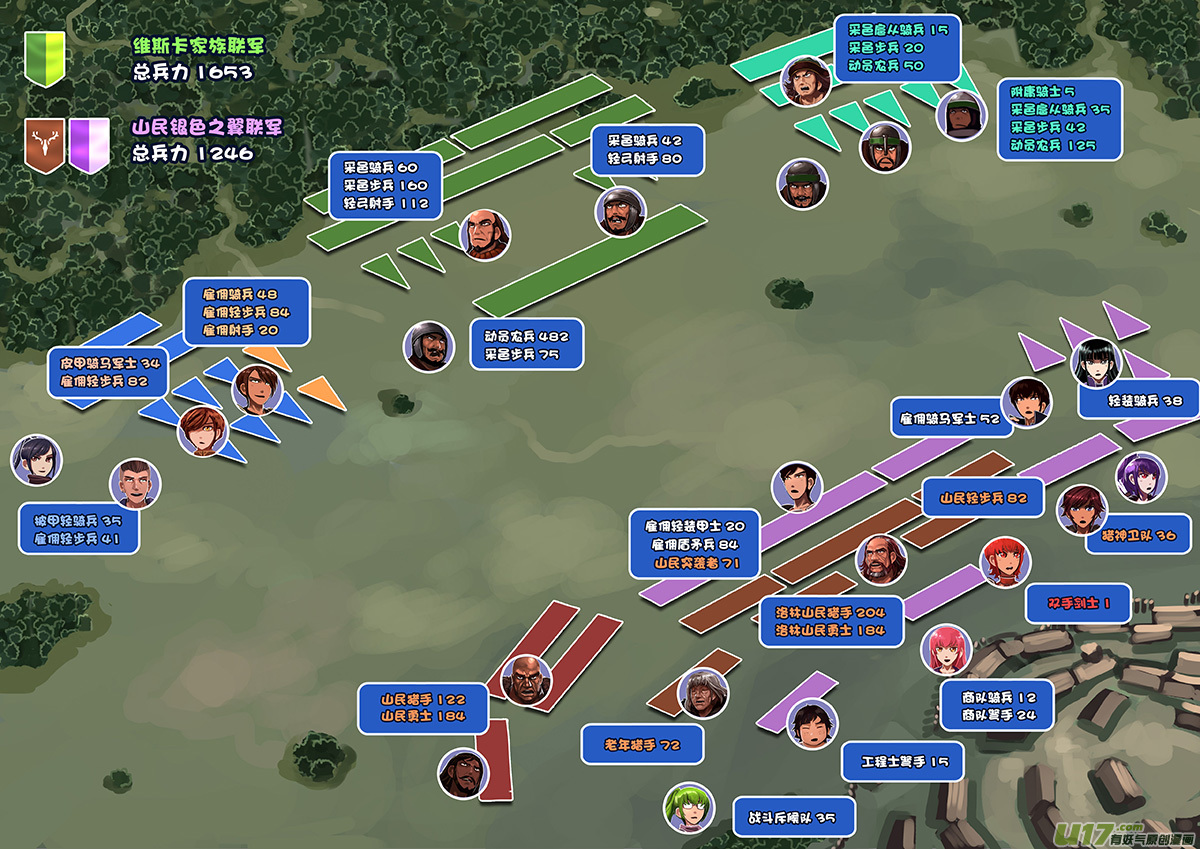This screenshot has height=849, width=1200.
Task: Click the long black-haired woman portrait
Action: coord(1097,363)
